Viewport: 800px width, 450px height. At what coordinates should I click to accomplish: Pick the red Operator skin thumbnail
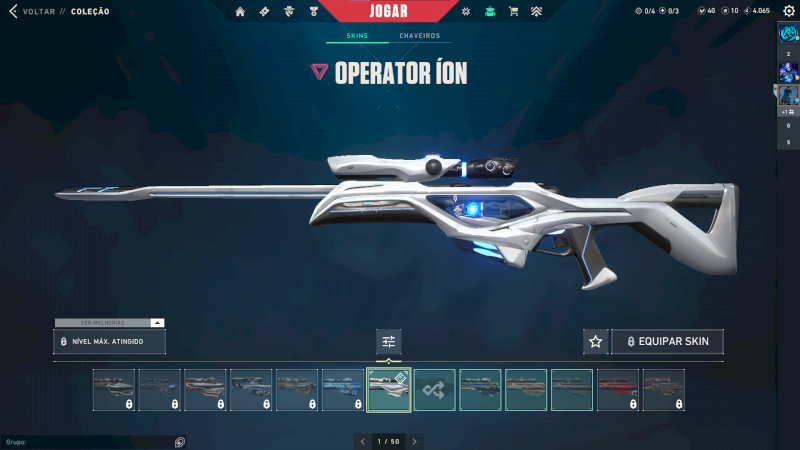point(618,390)
